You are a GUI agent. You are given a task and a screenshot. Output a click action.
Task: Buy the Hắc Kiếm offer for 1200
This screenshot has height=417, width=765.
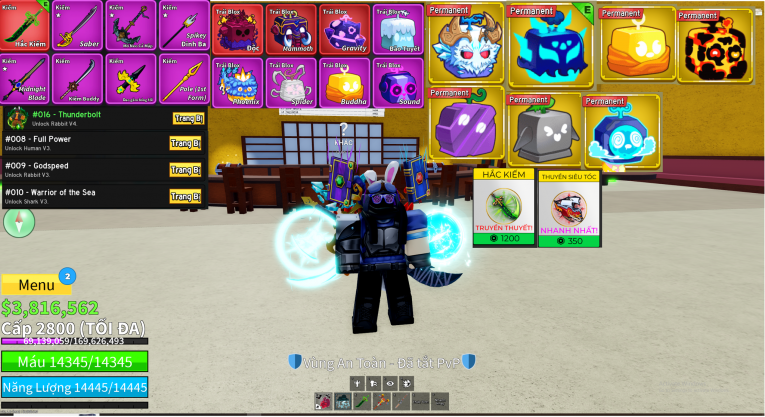click(x=503, y=209)
